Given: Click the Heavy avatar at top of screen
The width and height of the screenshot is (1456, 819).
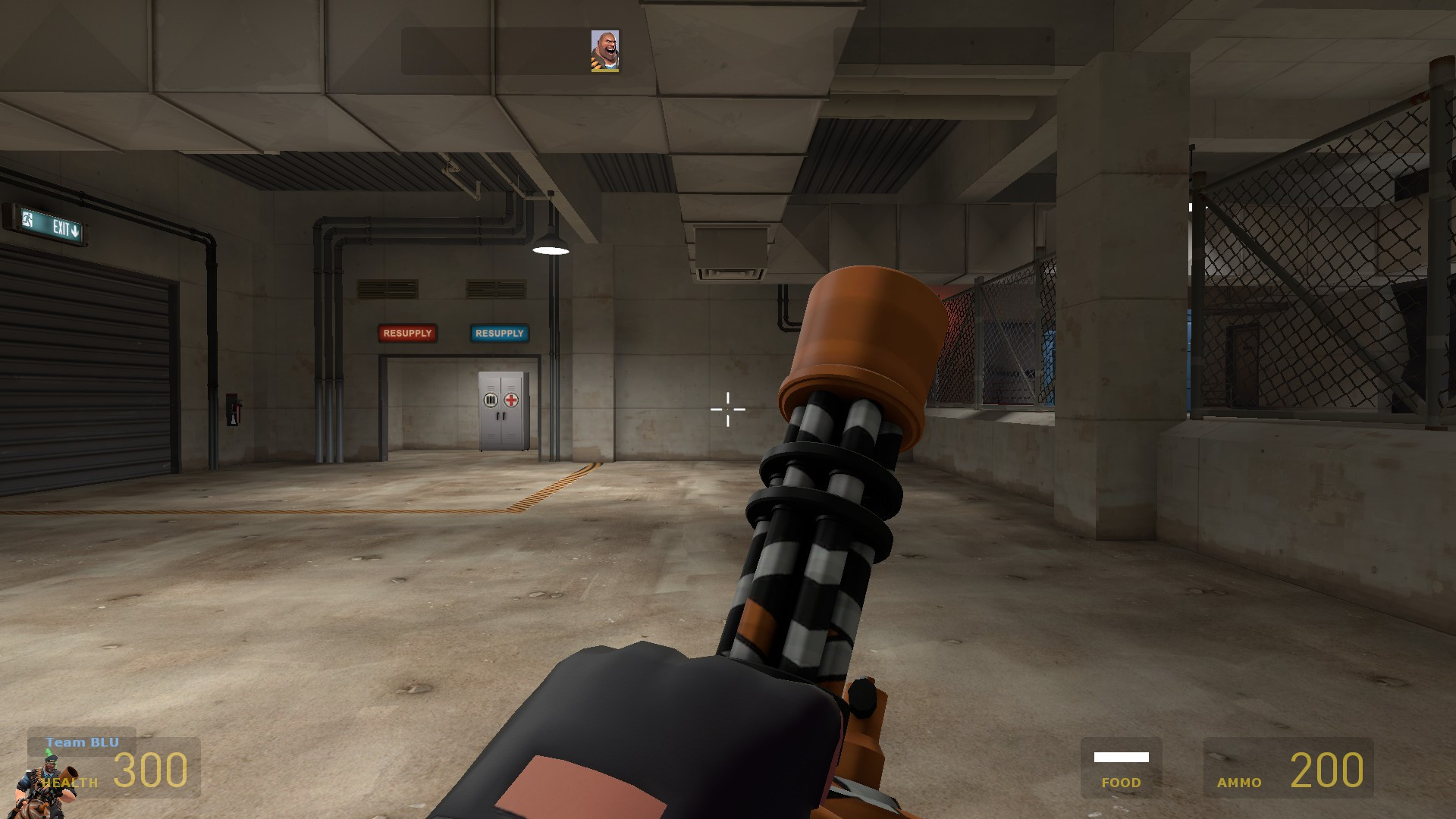Looking at the screenshot, I should pyautogui.click(x=605, y=52).
